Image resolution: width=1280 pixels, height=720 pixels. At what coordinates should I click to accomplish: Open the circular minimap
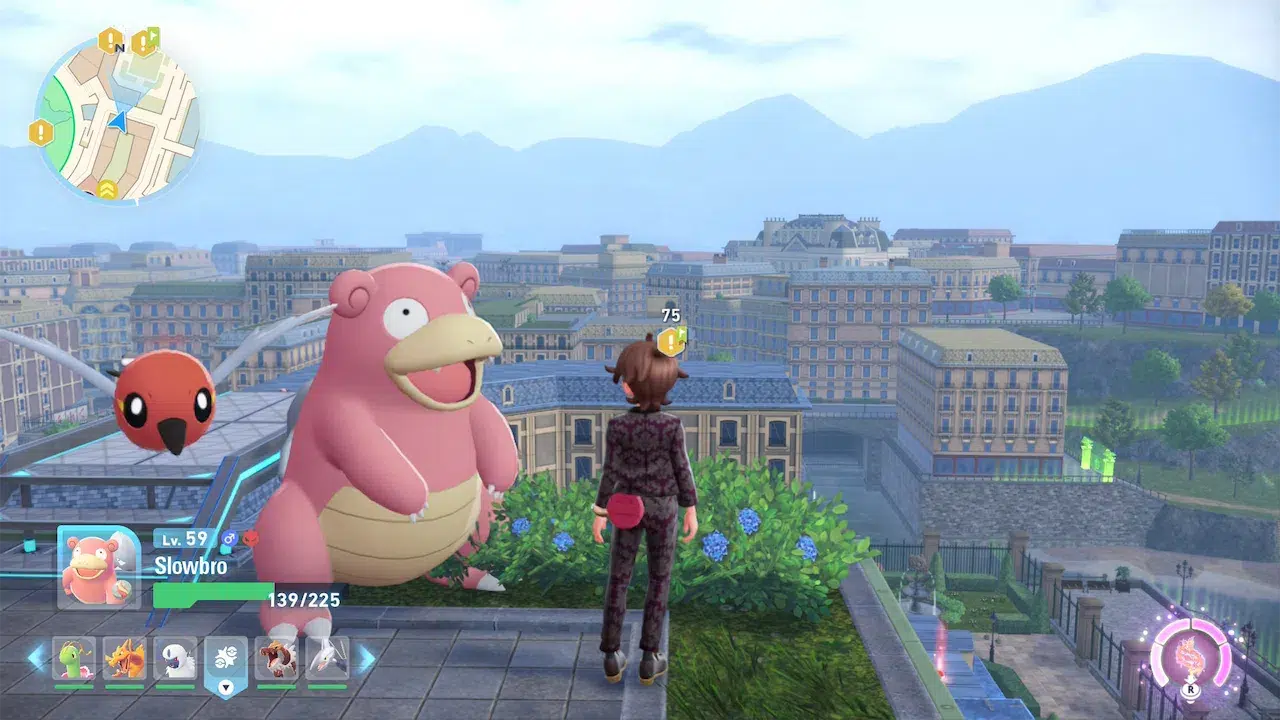click(117, 118)
